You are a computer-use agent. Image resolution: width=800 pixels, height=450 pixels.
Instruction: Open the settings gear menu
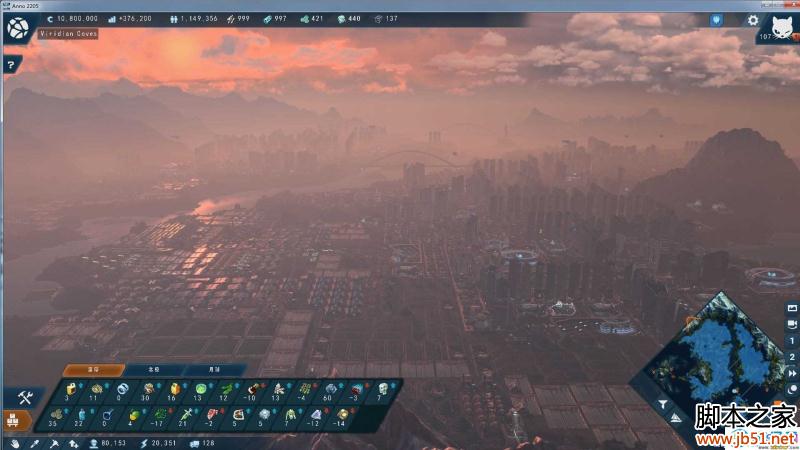[x=753, y=19]
